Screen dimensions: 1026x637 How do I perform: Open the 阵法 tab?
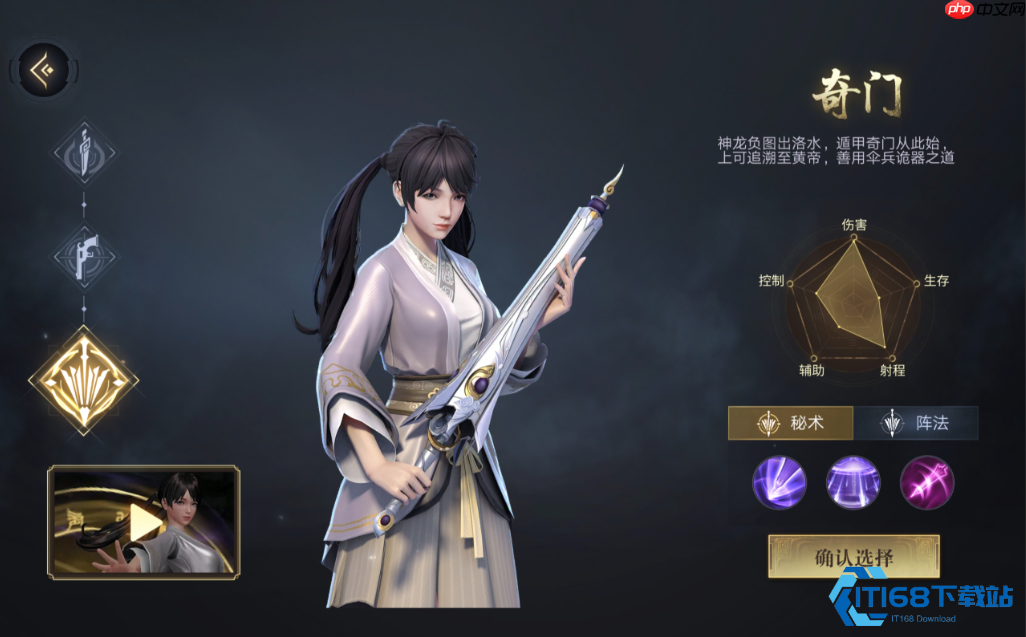916,423
